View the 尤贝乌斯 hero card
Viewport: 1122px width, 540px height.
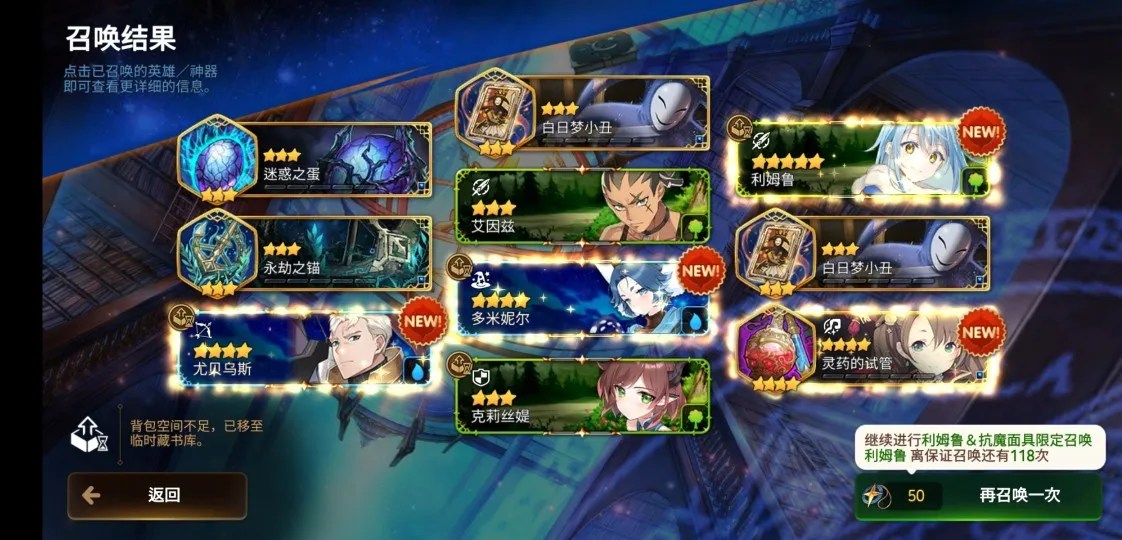pyautogui.click(x=307, y=349)
